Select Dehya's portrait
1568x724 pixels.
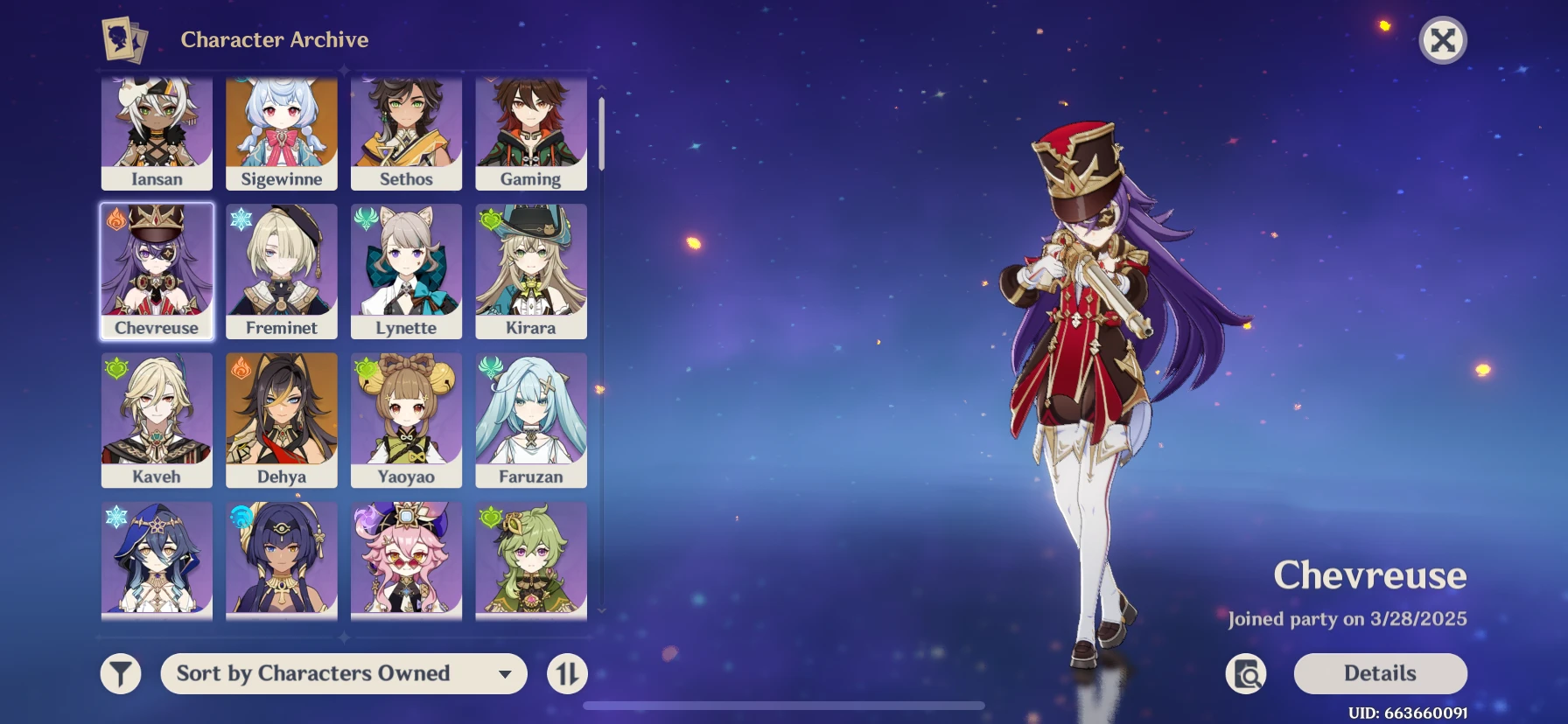pyautogui.click(x=282, y=420)
